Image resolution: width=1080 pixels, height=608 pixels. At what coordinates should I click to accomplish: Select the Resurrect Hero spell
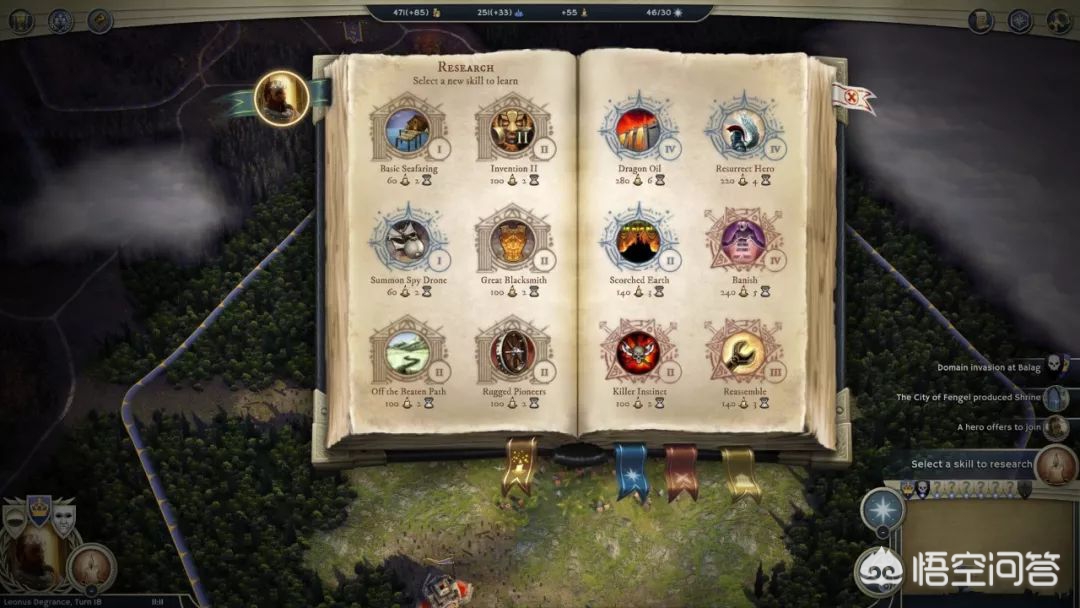(743, 128)
